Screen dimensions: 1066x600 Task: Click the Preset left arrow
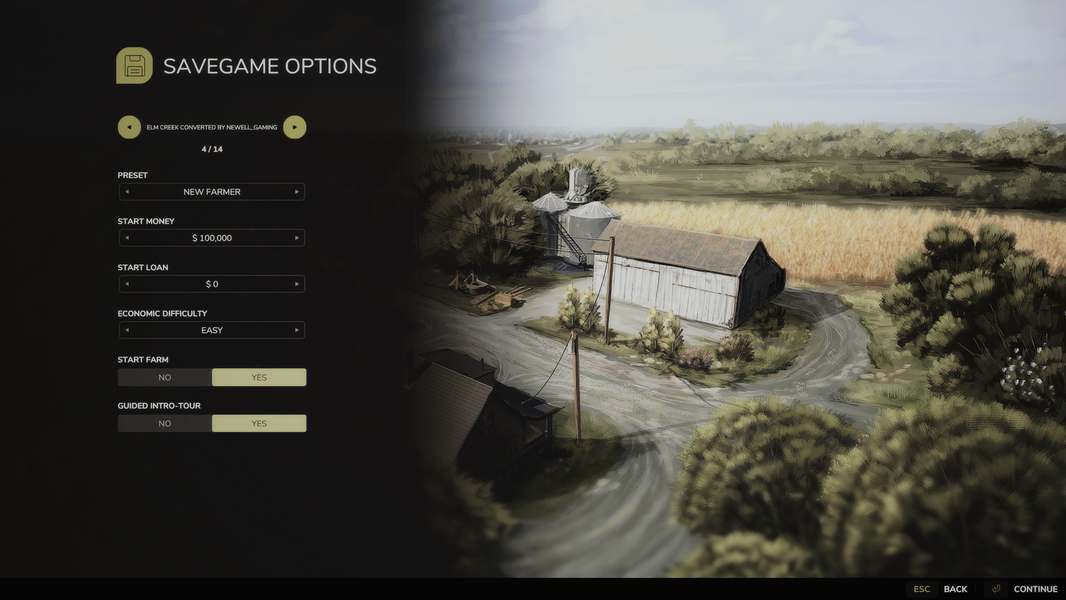(x=126, y=192)
